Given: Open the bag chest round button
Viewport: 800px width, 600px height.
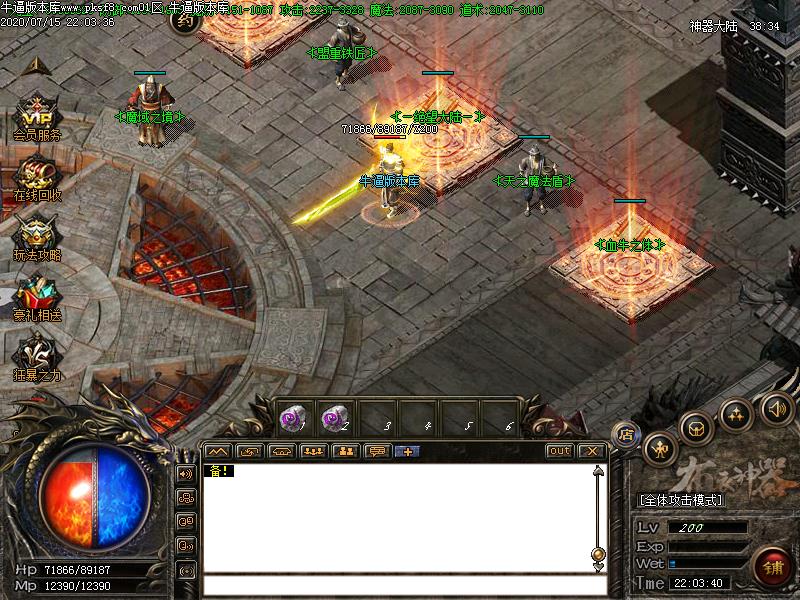Looking at the screenshot, I should [x=697, y=427].
